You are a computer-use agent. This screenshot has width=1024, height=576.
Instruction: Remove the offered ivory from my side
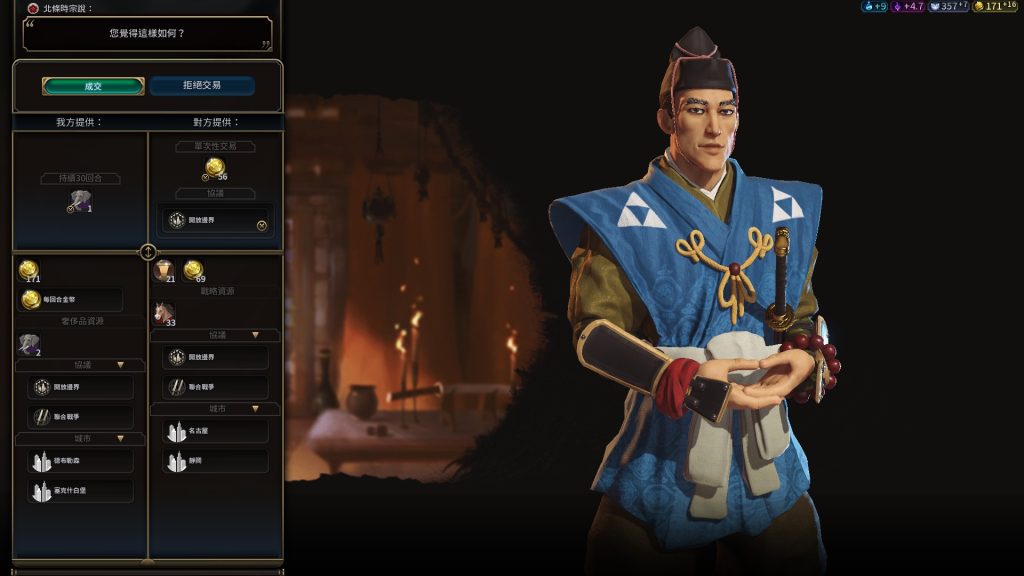(x=81, y=201)
